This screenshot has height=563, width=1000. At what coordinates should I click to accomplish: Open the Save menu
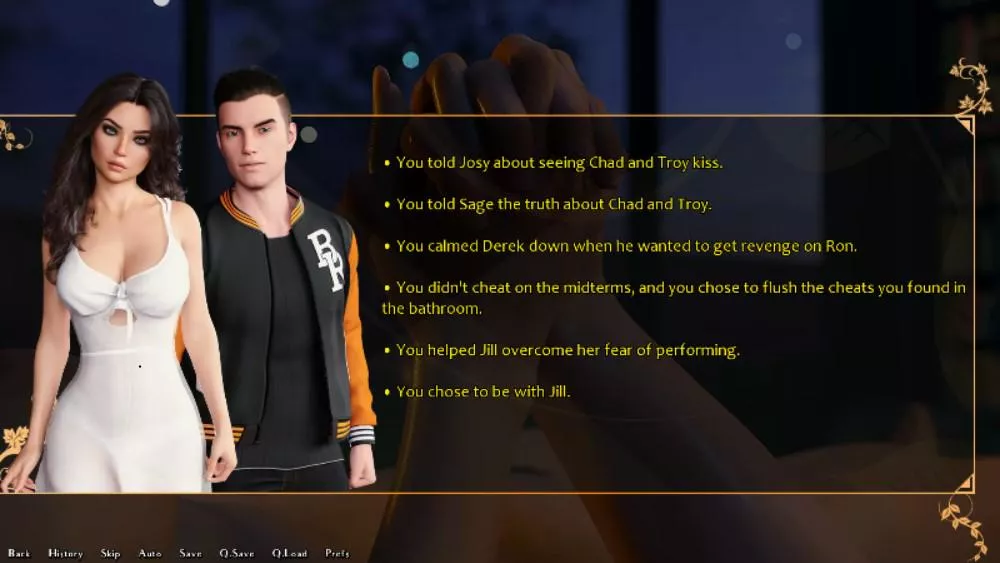point(190,553)
